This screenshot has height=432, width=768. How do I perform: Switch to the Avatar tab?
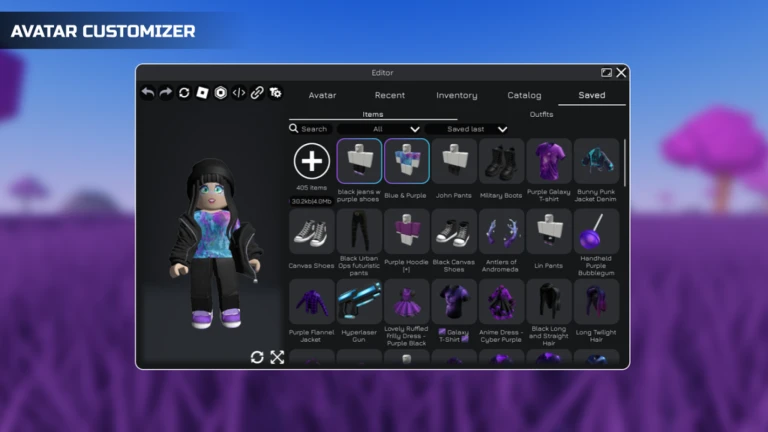point(322,95)
